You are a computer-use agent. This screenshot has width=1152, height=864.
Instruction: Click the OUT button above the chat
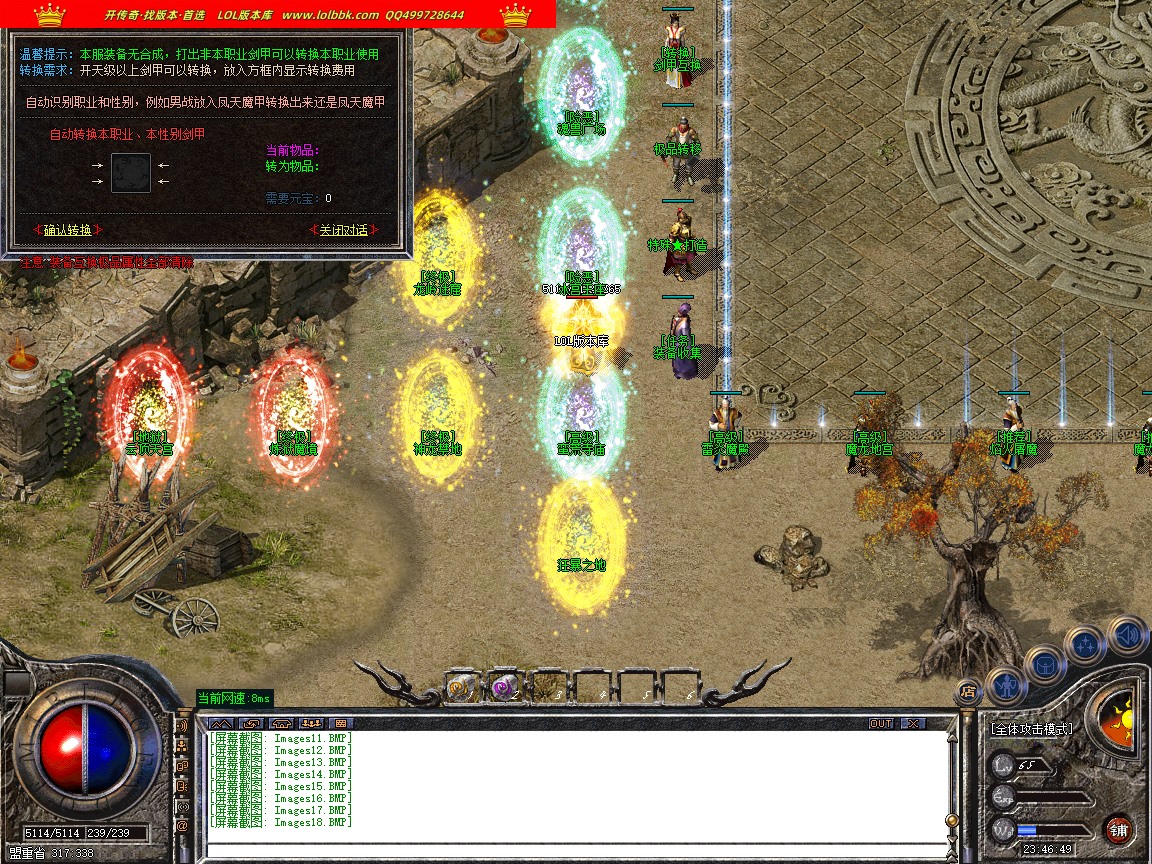(880, 723)
